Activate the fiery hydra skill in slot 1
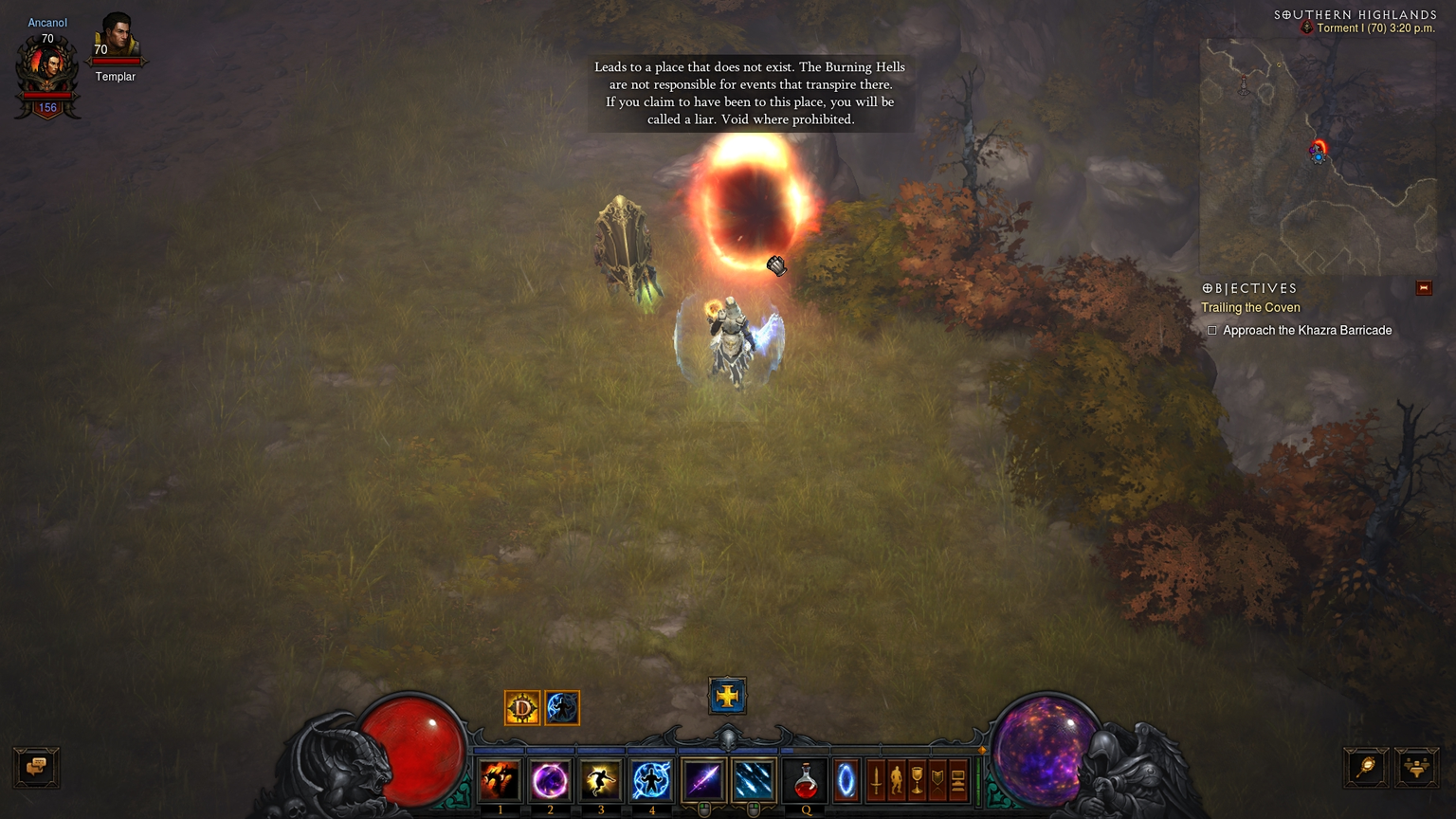 point(500,780)
